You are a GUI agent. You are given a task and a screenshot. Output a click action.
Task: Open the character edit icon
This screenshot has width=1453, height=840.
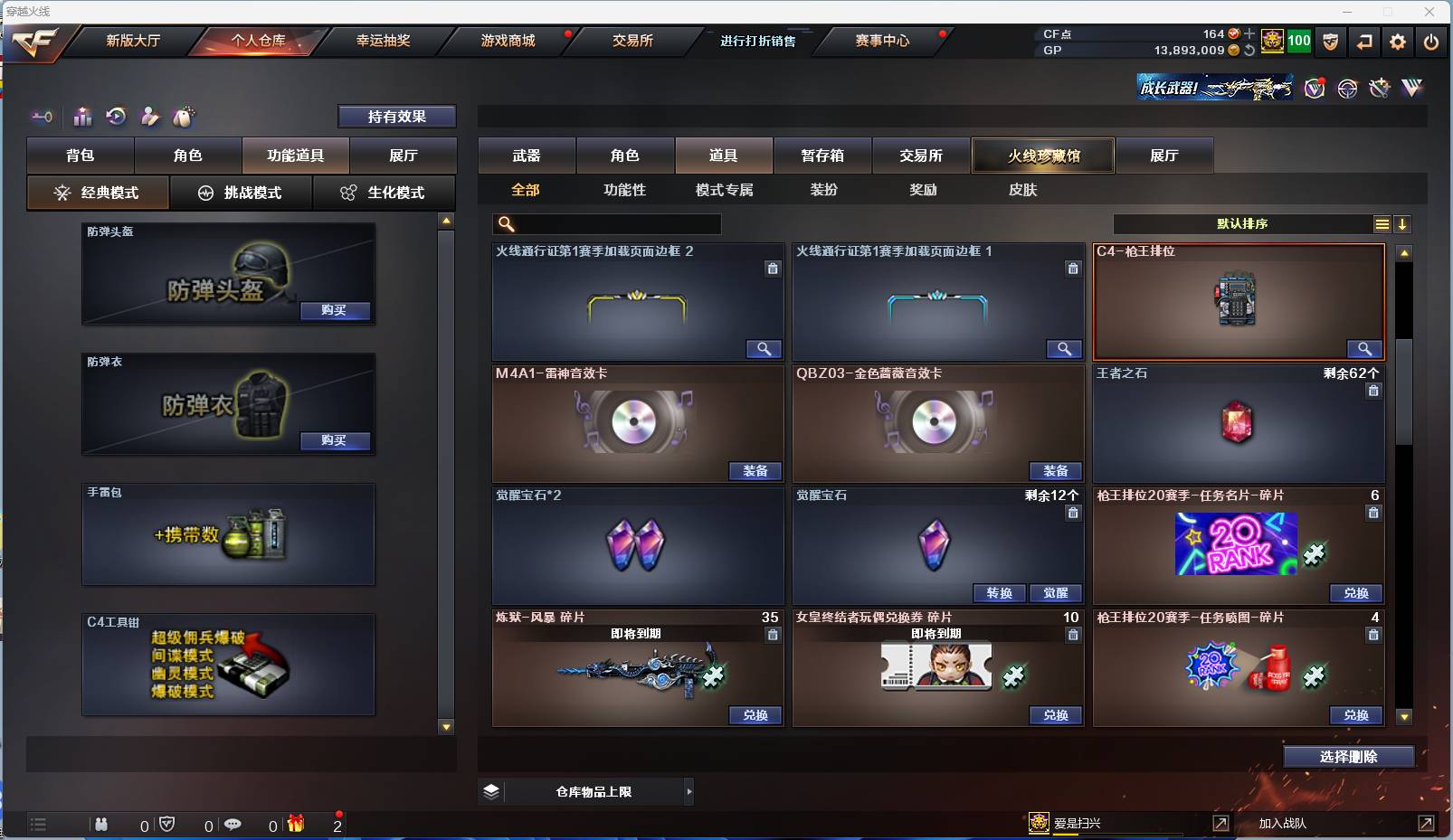click(x=150, y=117)
